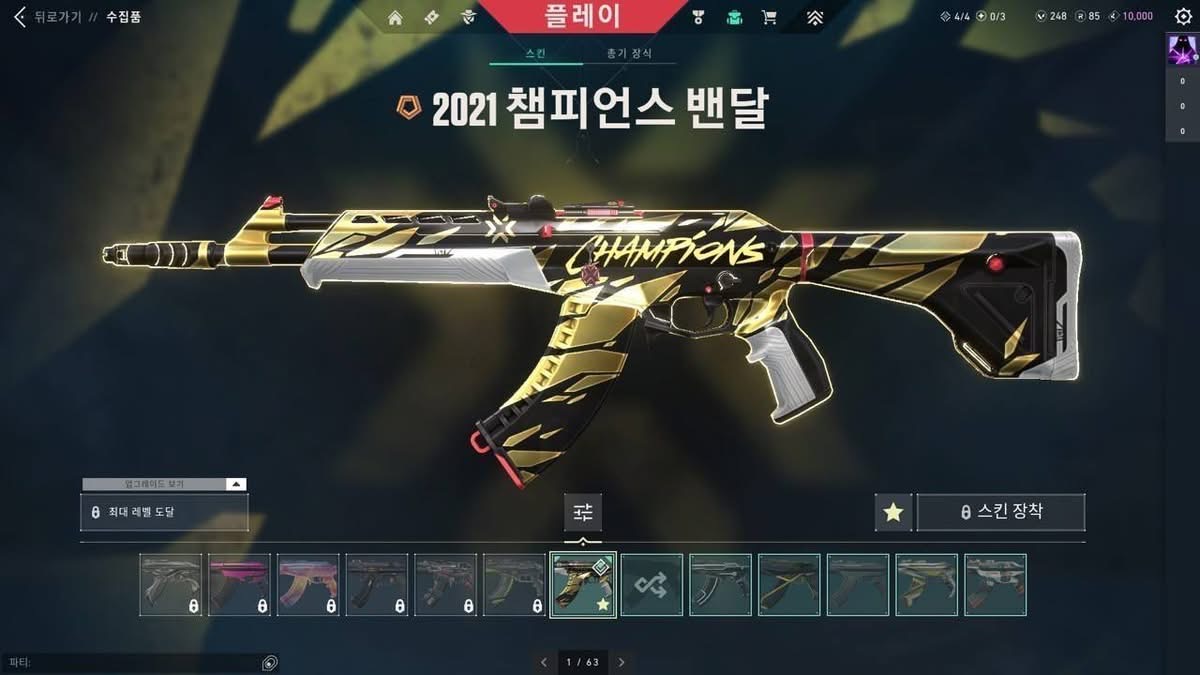Toggle the favorite star button

893,512
